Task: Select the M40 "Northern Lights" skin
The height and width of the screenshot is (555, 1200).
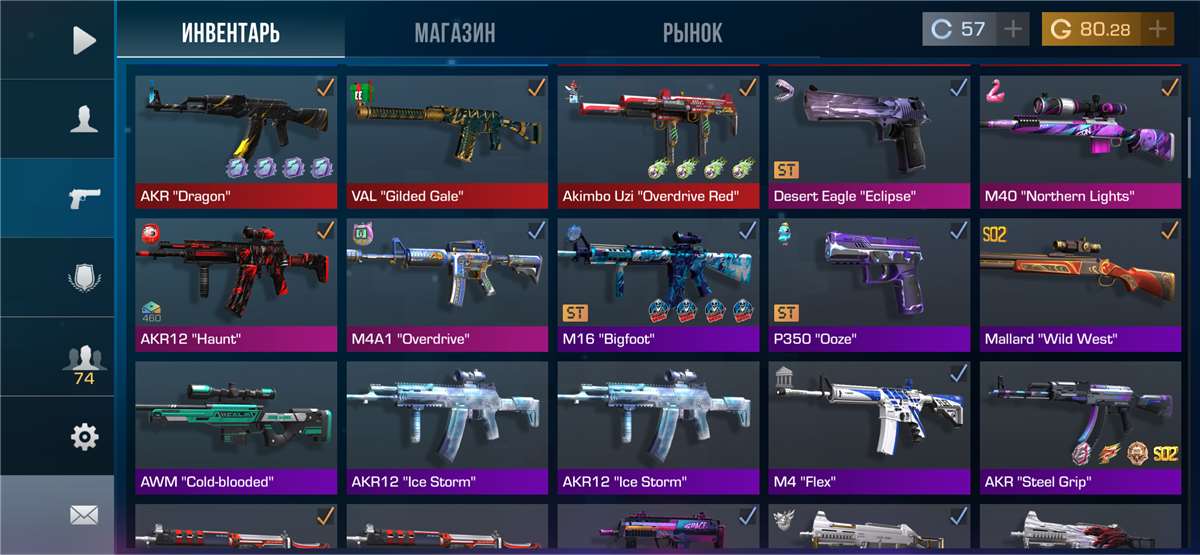Action: [x=1079, y=140]
